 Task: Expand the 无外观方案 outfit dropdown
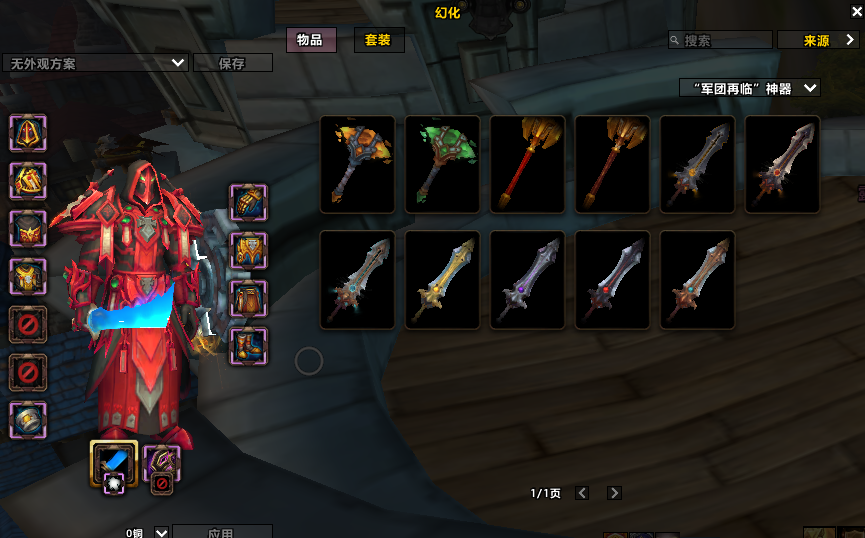coord(178,62)
